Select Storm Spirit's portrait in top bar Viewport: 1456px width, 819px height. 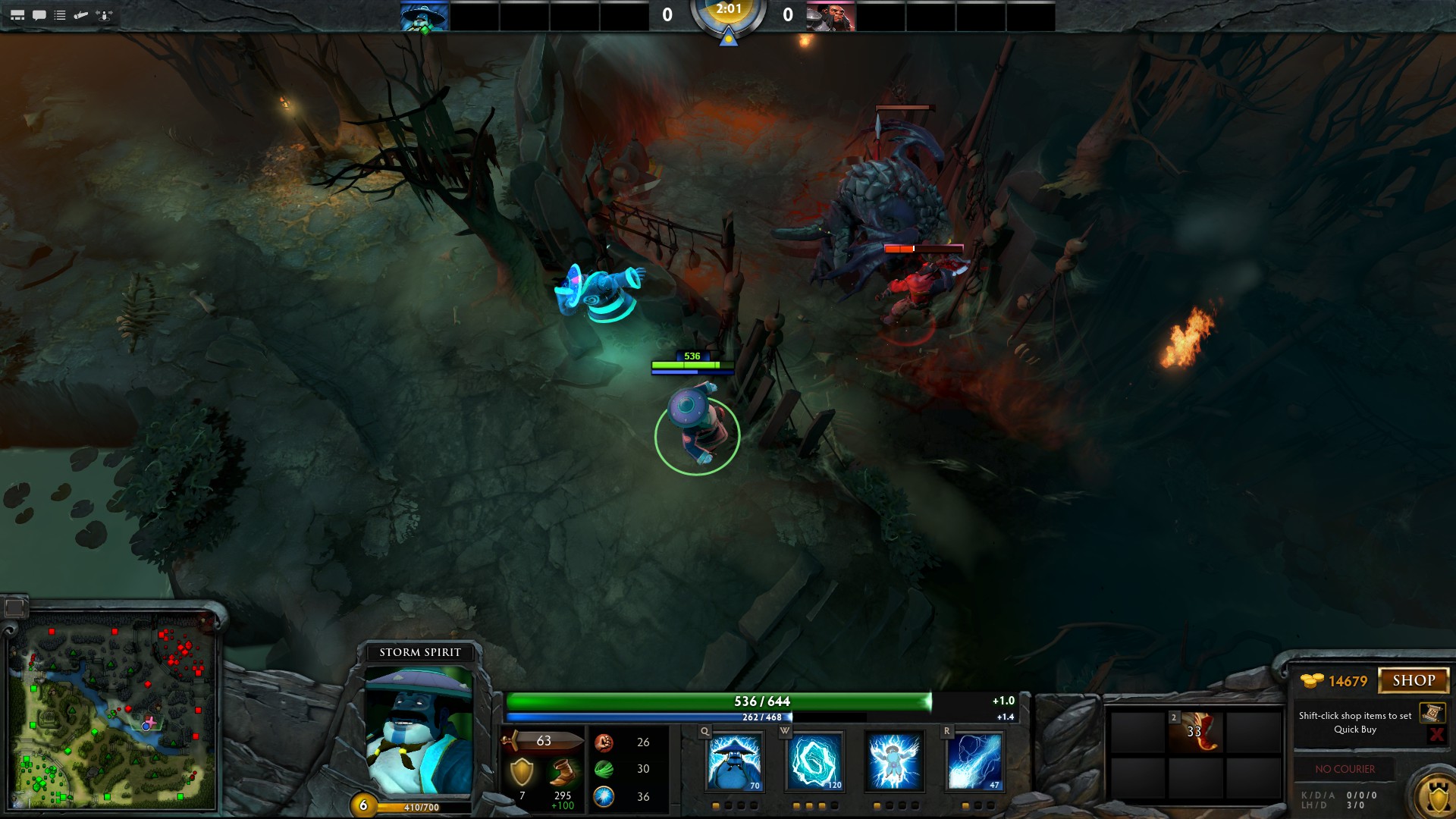pos(425,16)
